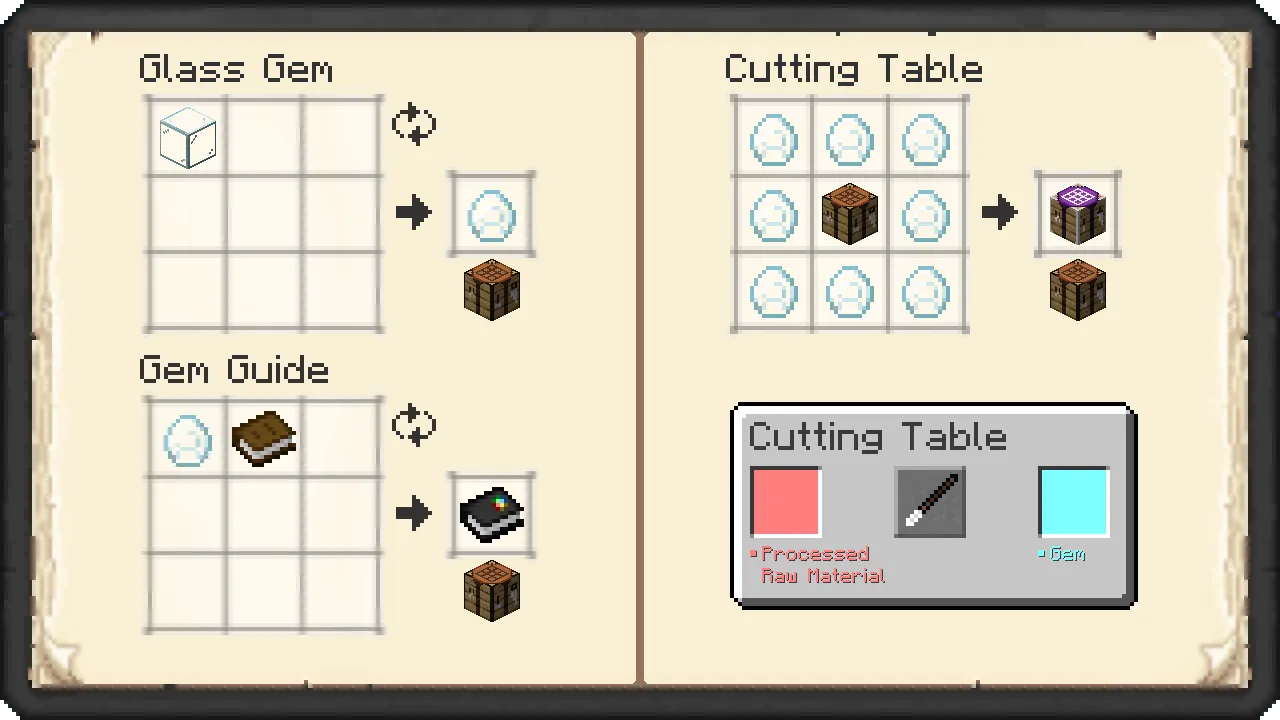Select the crafting table below the Glass Gem output
1280x720 pixels.
tap(491, 290)
